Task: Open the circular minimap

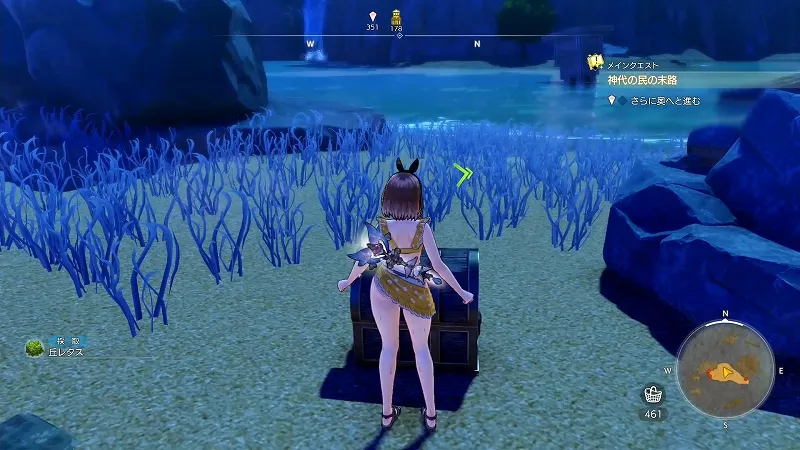Action: click(726, 374)
